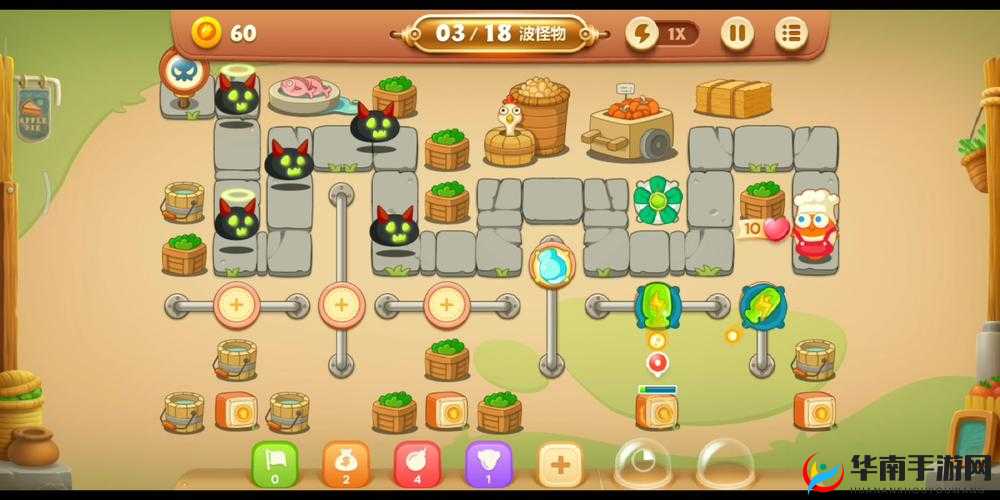Select the blue bottle tower
Screen dimensions: 1000x500
(x=552, y=265)
